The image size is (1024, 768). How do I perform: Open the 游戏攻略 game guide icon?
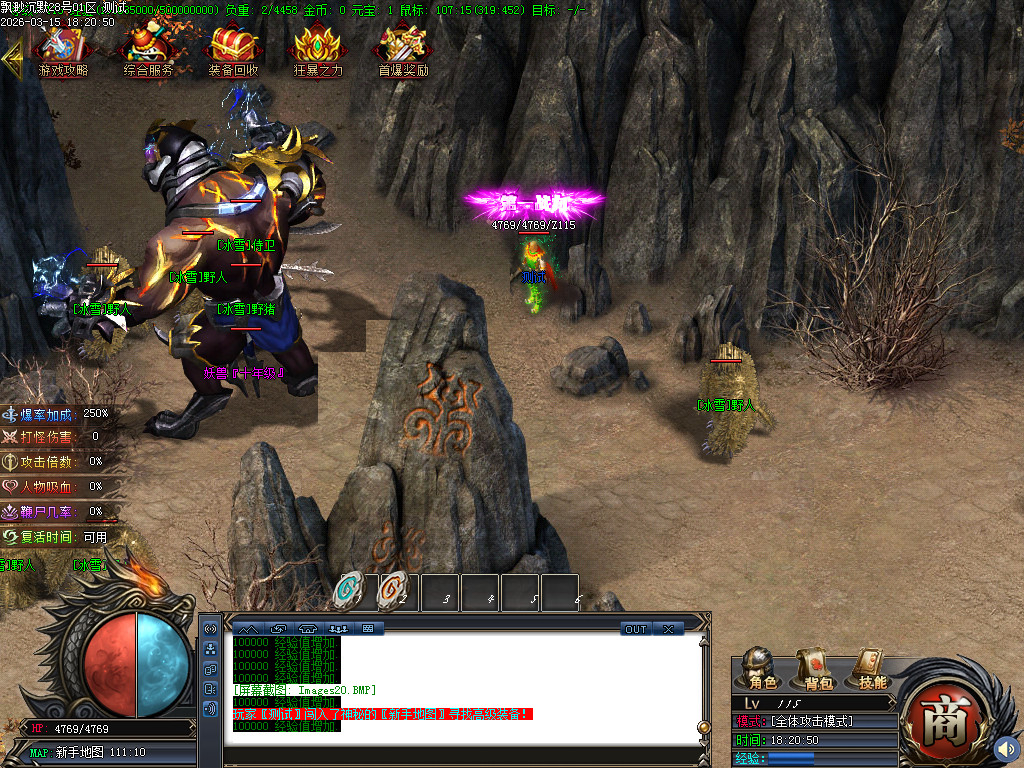(x=63, y=50)
